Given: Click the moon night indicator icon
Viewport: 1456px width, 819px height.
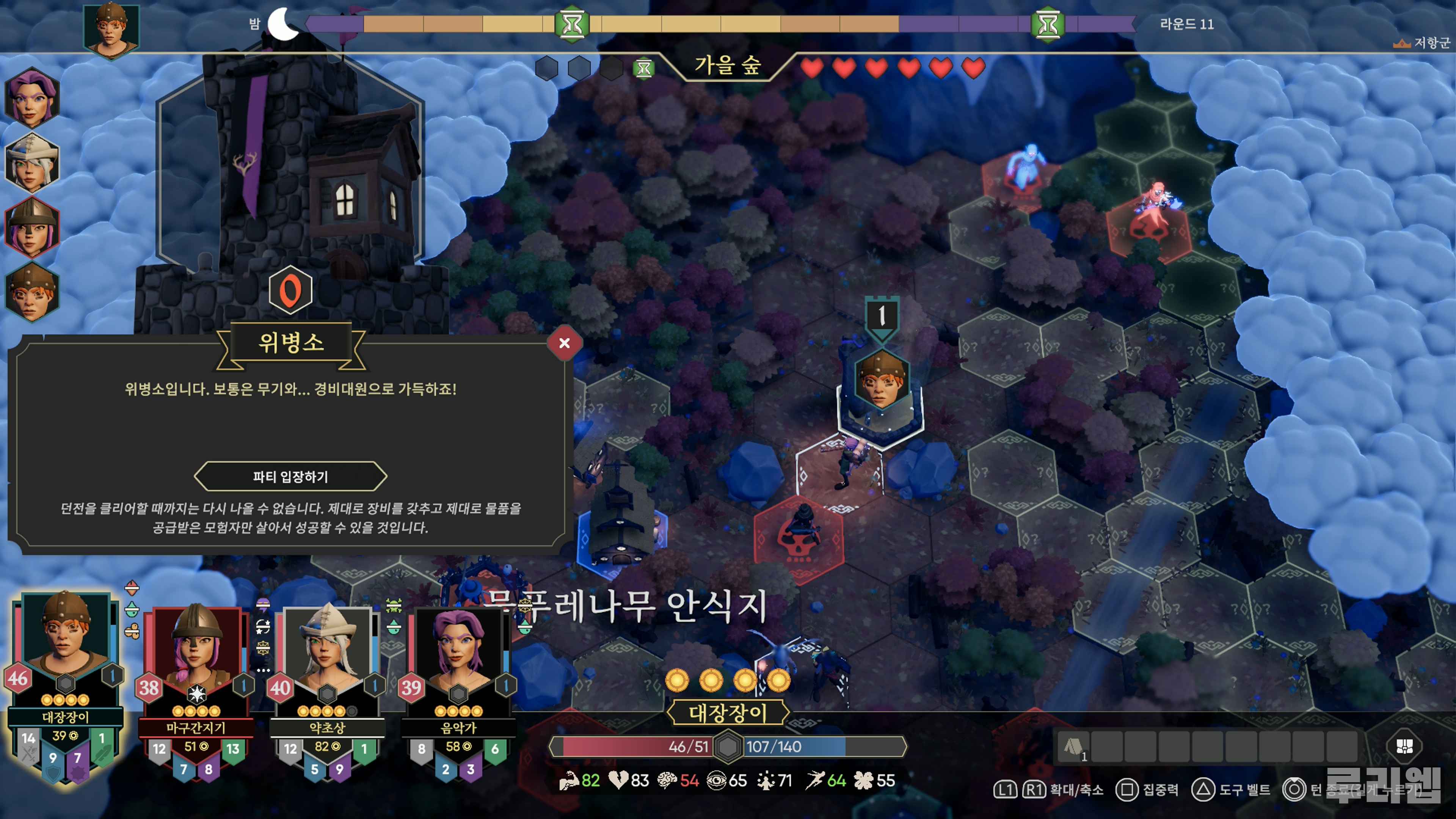Looking at the screenshot, I should (x=282, y=24).
